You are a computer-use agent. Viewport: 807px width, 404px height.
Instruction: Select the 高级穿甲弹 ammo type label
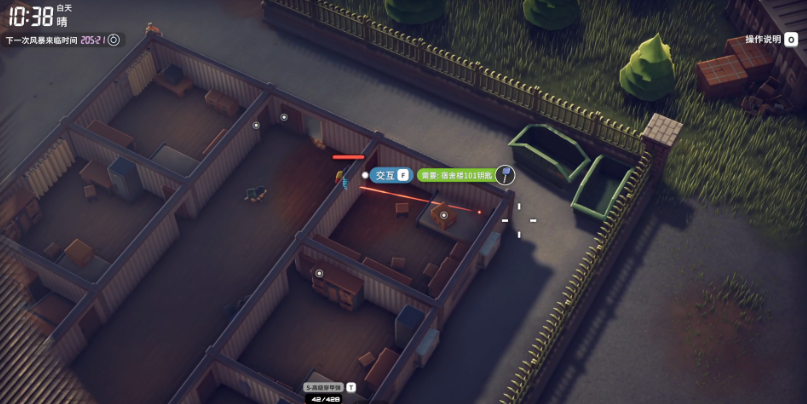tap(324, 387)
